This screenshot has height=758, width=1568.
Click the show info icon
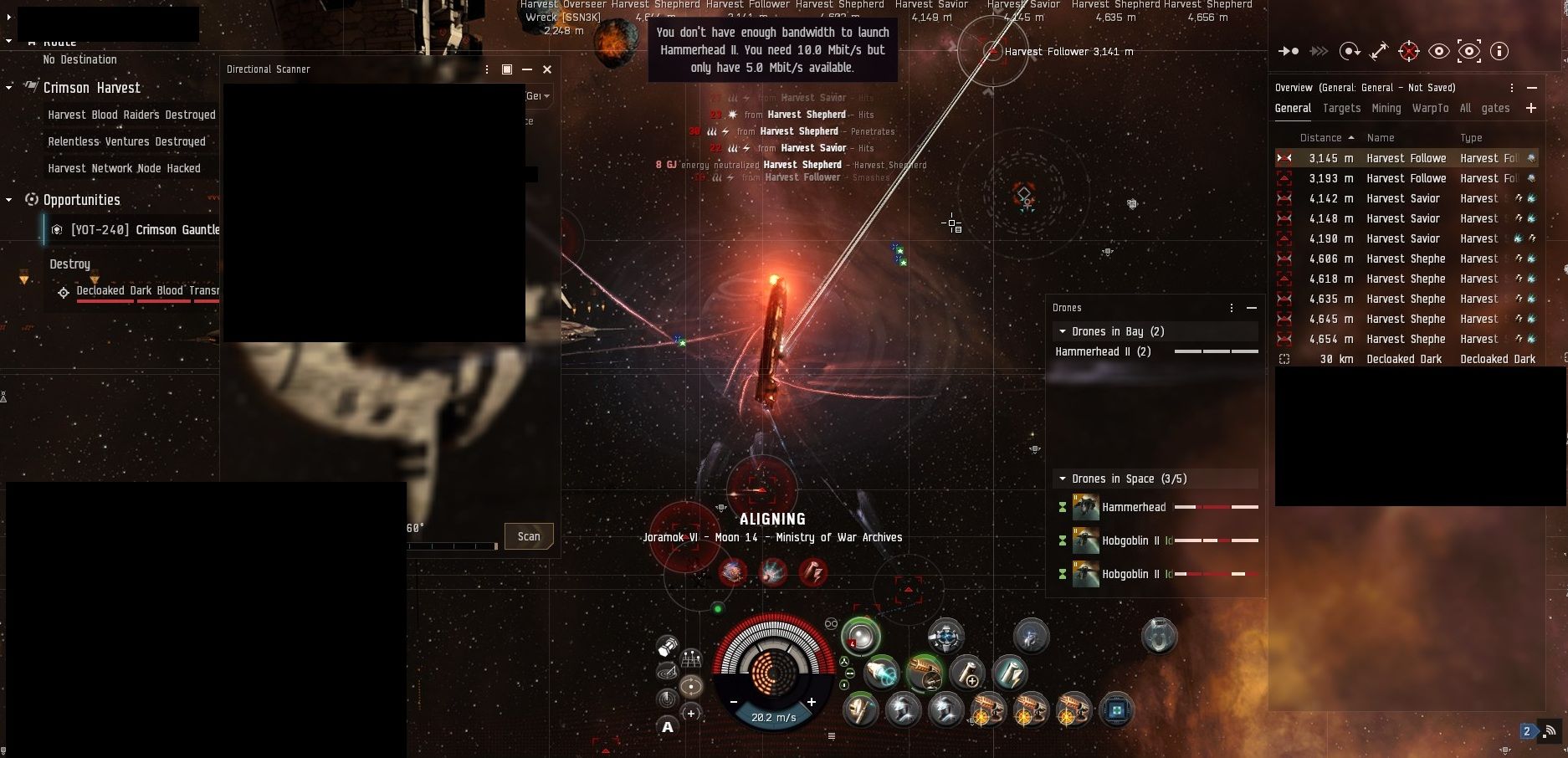point(1499,51)
